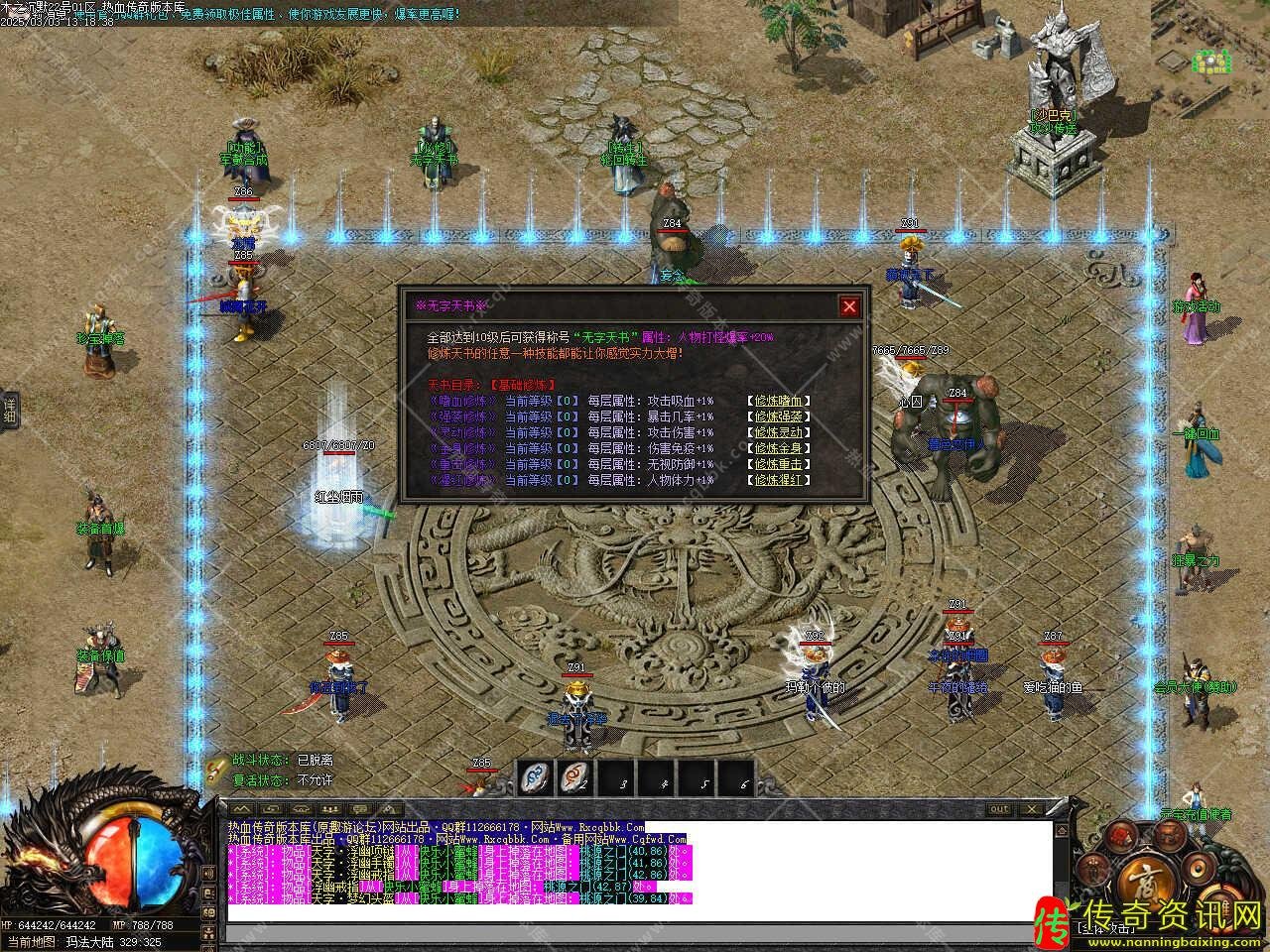
Task: Use the item in hotbar slot 1
Action: click(539, 778)
